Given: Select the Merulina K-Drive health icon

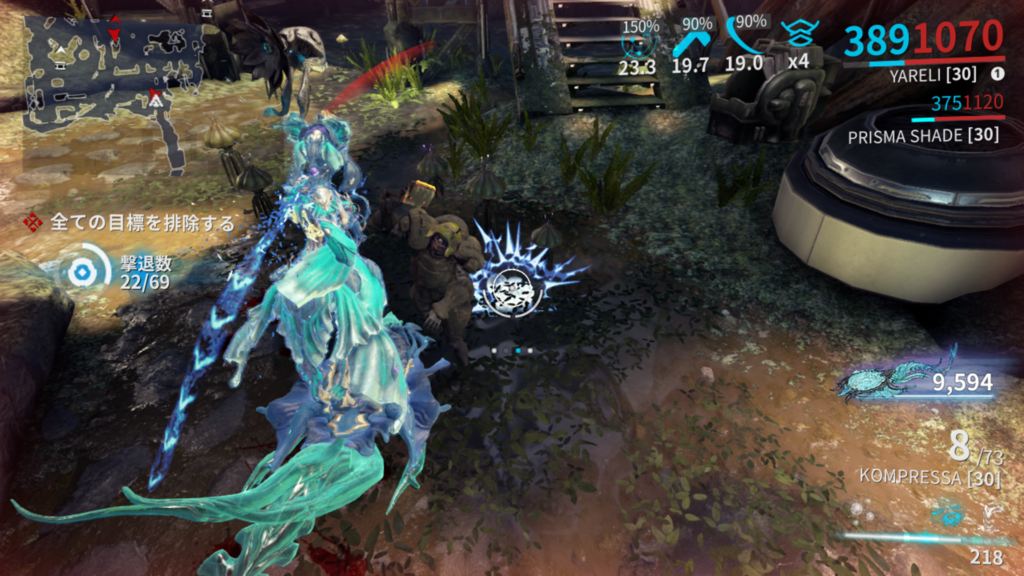Looking at the screenshot, I should pos(888,381).
